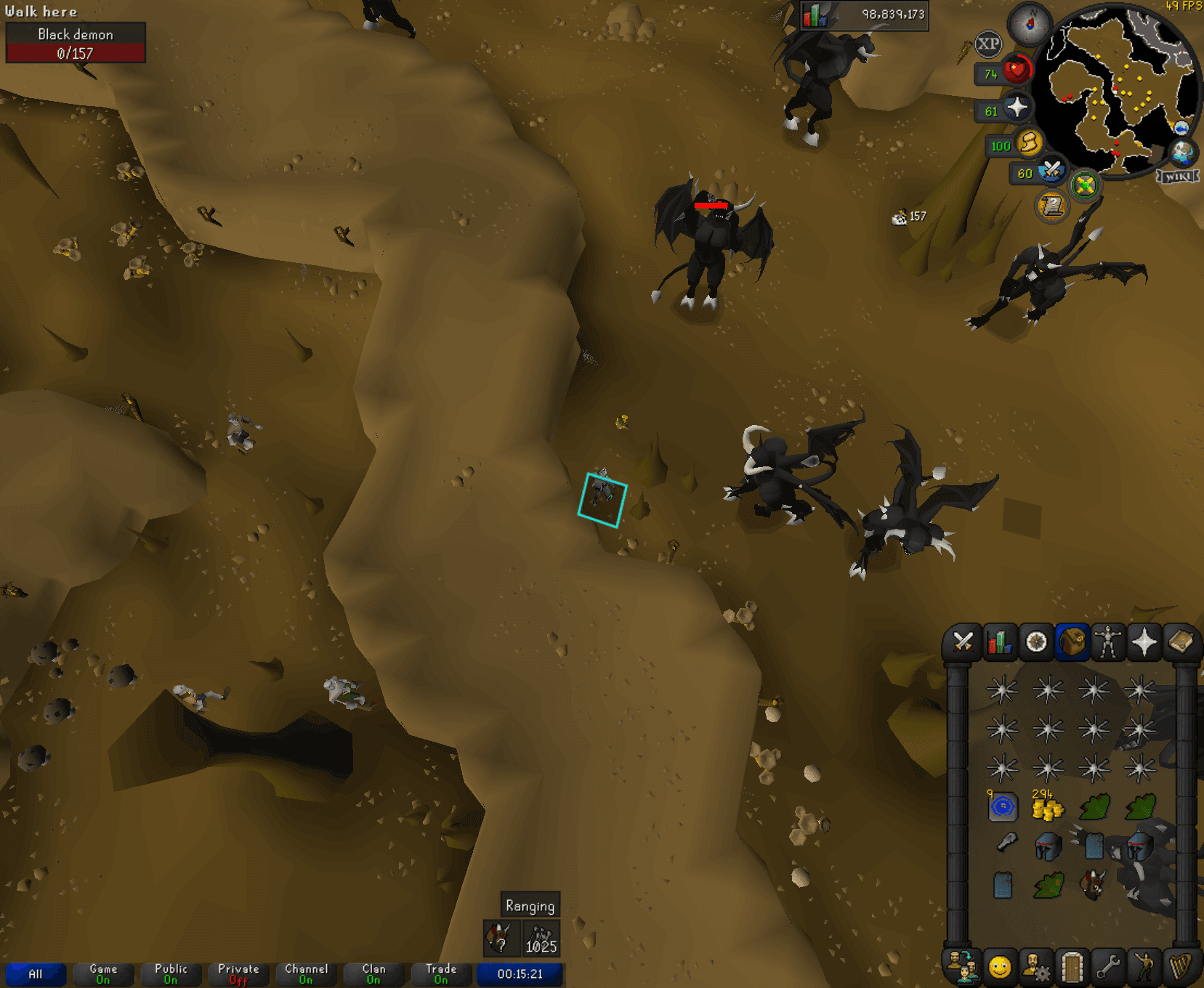
Task: Toggle quick prayers on the prayer orb
Action: (1017, 108)
